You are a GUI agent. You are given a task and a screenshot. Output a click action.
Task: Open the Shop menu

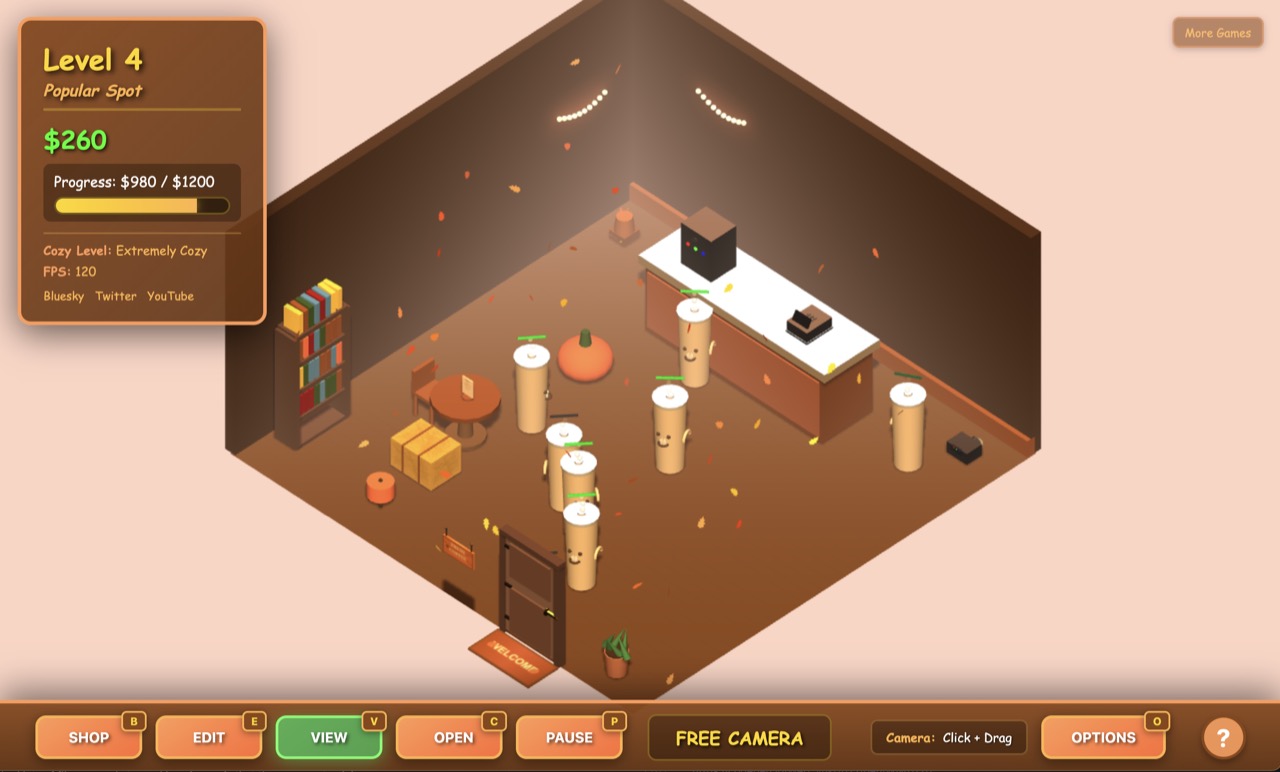click(x=89, y=737)
